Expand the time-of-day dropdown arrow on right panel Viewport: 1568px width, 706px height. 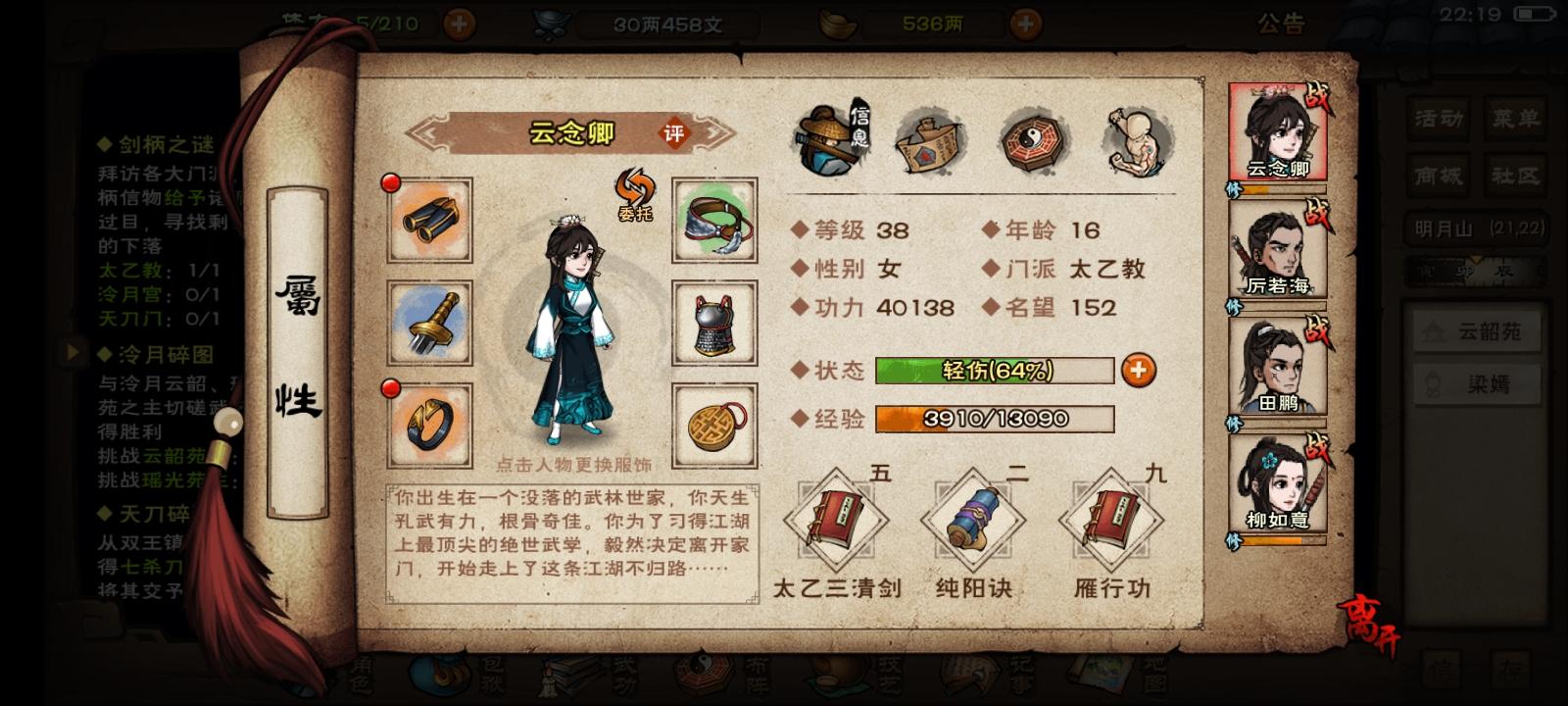(1475, 258)
